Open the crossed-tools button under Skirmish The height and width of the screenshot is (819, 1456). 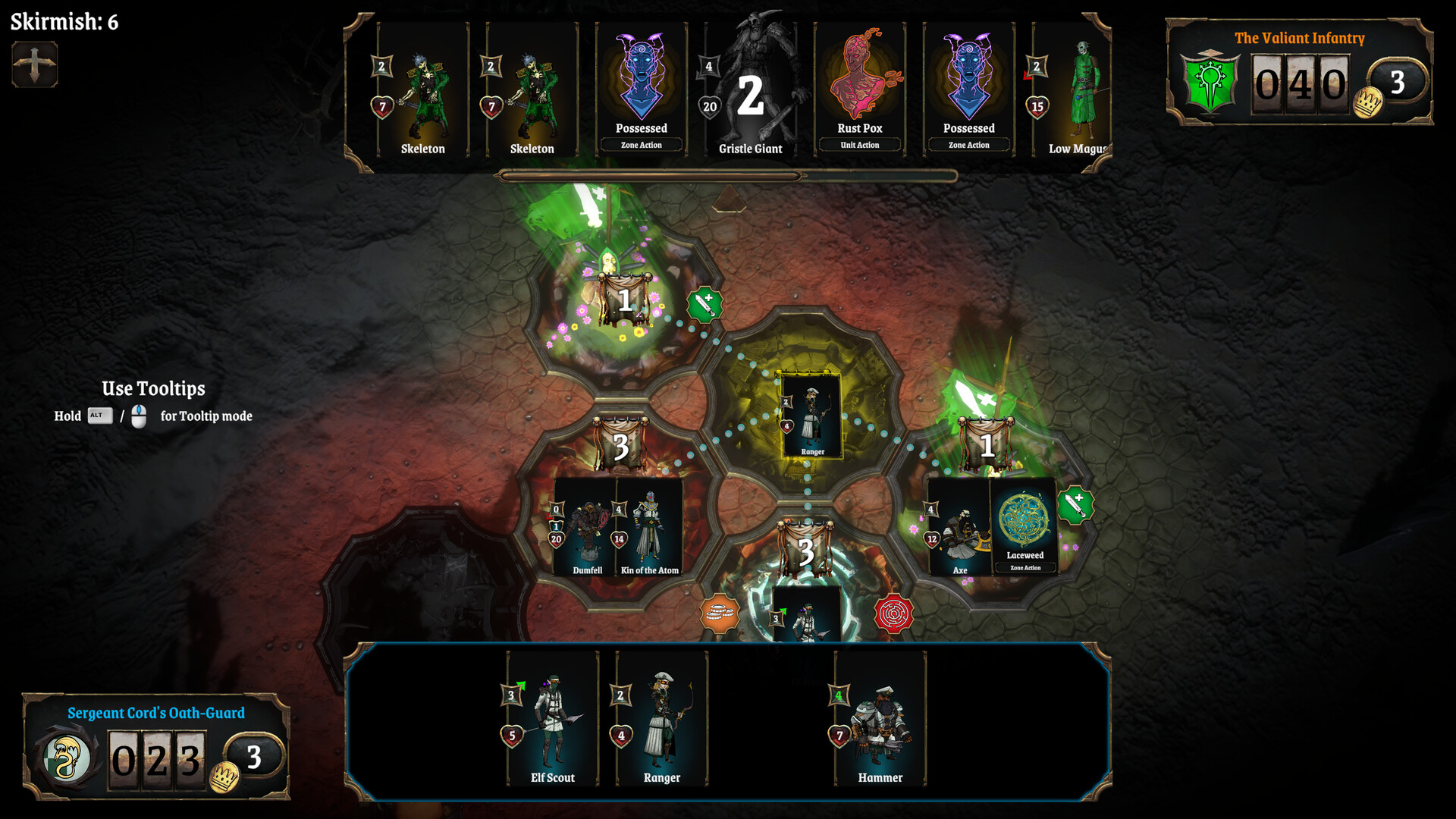pos(34,64)
